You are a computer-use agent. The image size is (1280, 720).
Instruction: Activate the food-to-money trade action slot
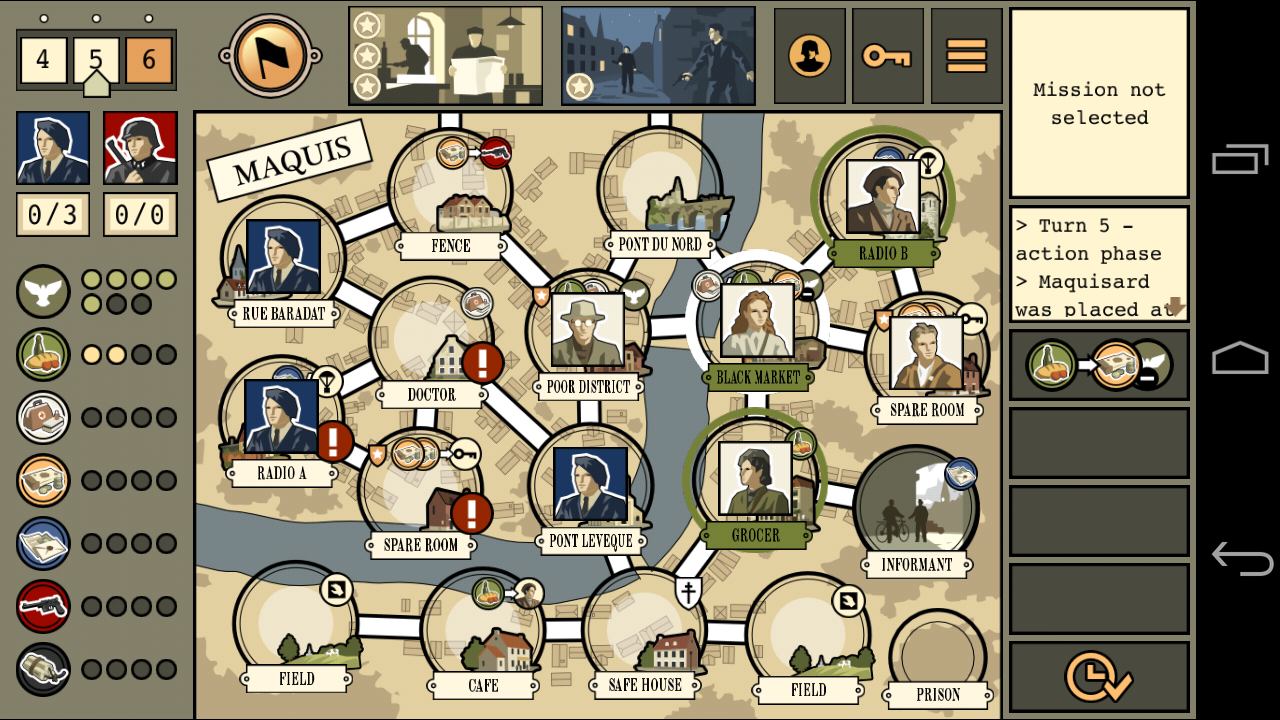pyautogui.click(x=1098, y=366)
